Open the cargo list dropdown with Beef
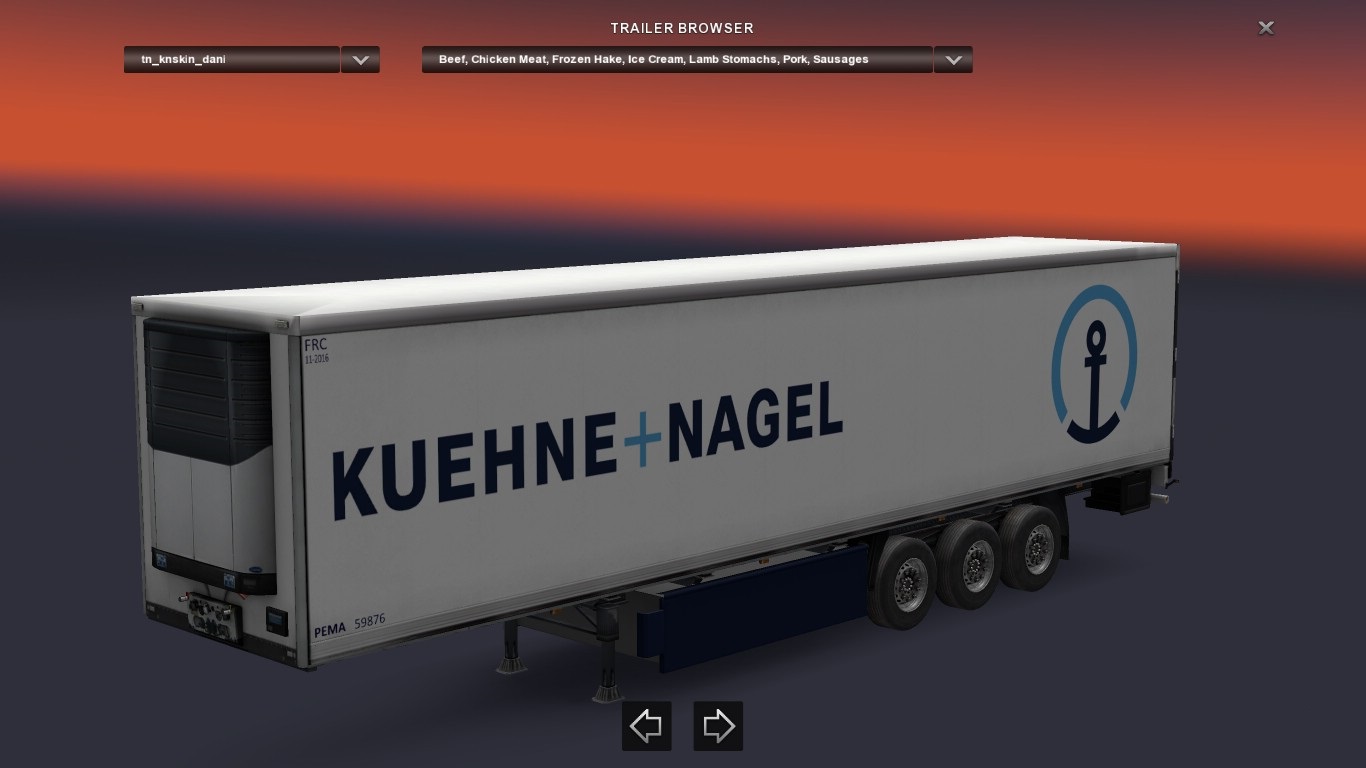The height and width of the screenshot is (768, 1366). point(677,60)
